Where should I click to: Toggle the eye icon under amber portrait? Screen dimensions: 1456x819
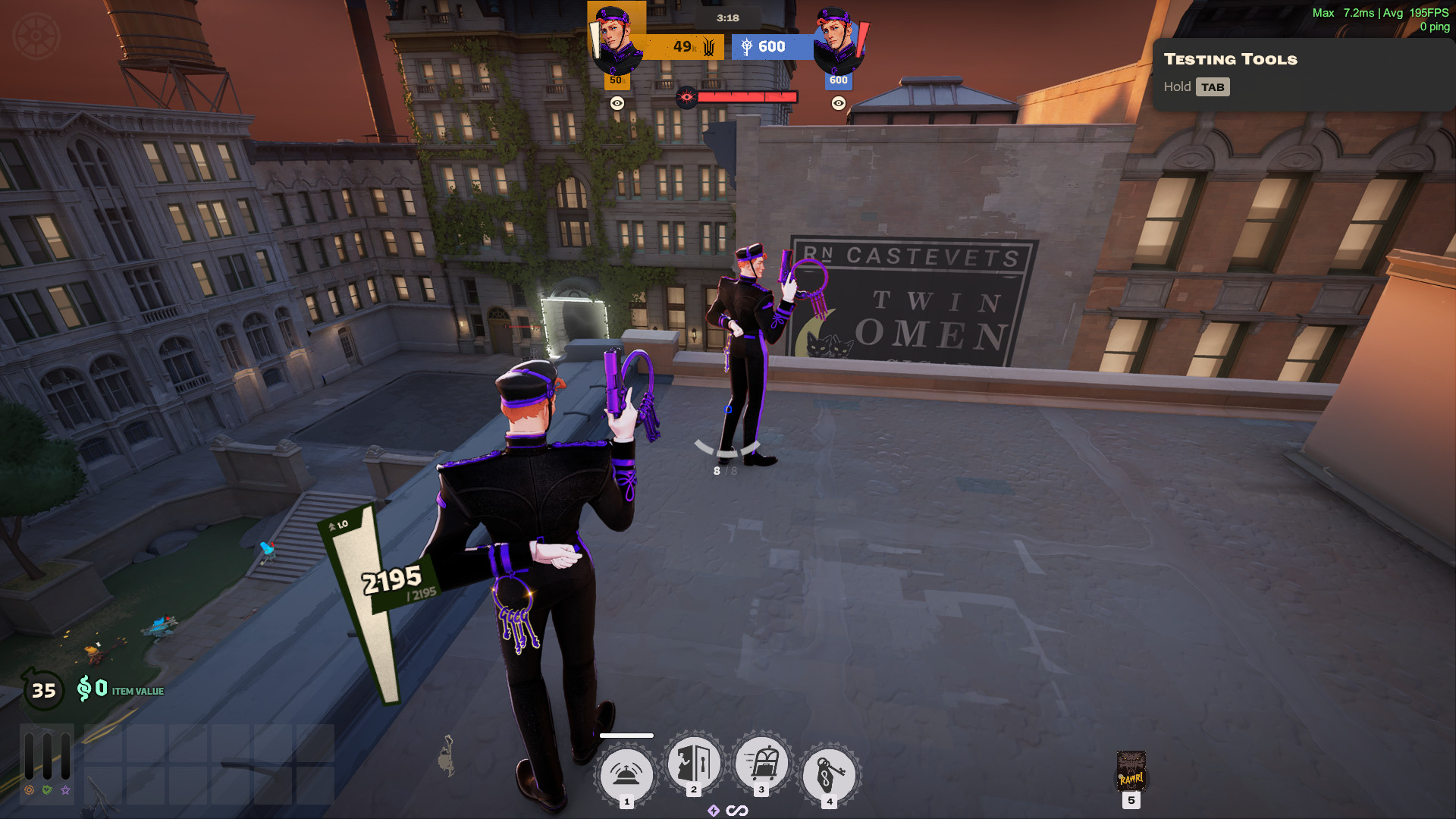617,103
